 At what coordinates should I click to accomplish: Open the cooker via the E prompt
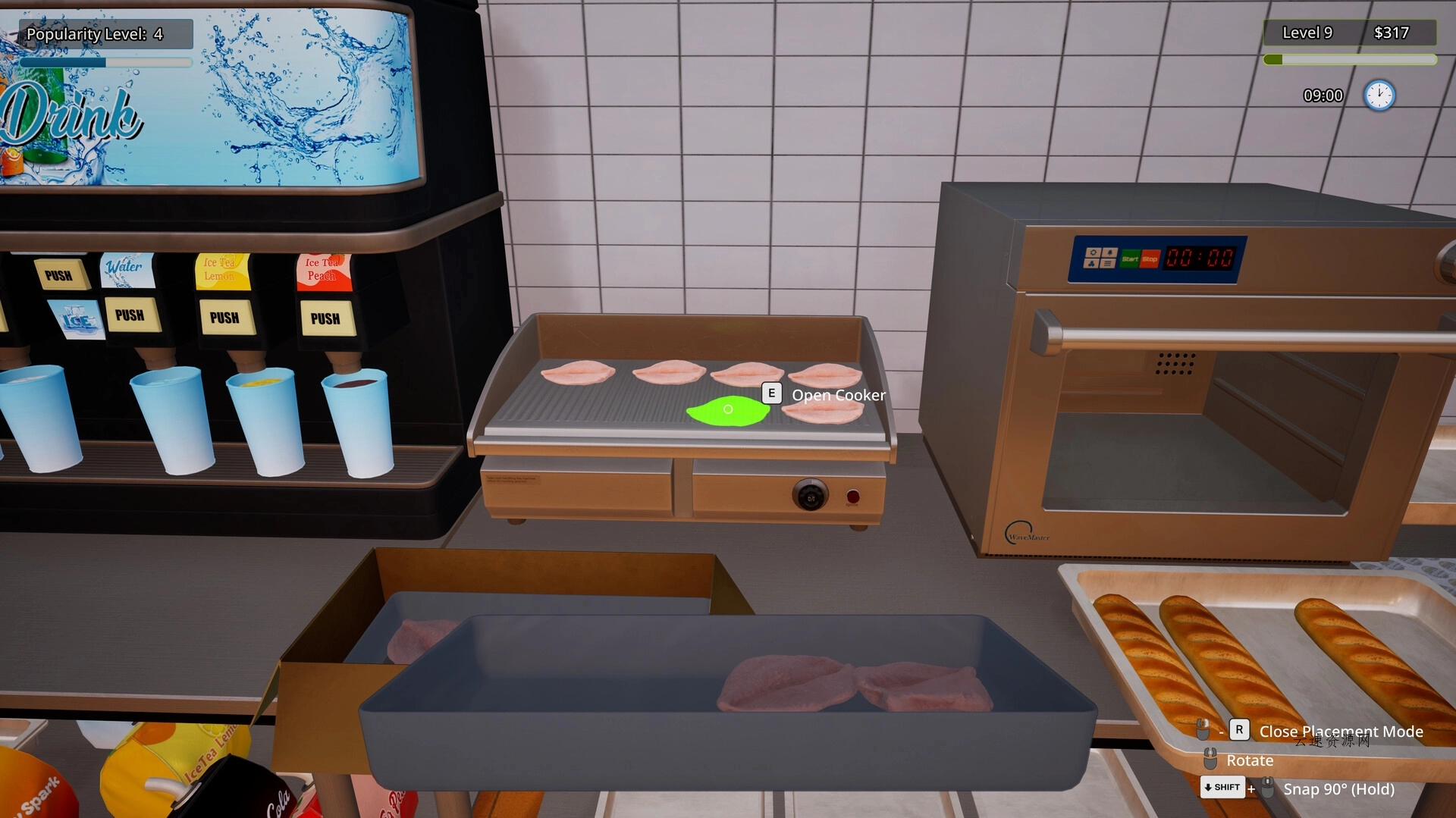(770, 393)
